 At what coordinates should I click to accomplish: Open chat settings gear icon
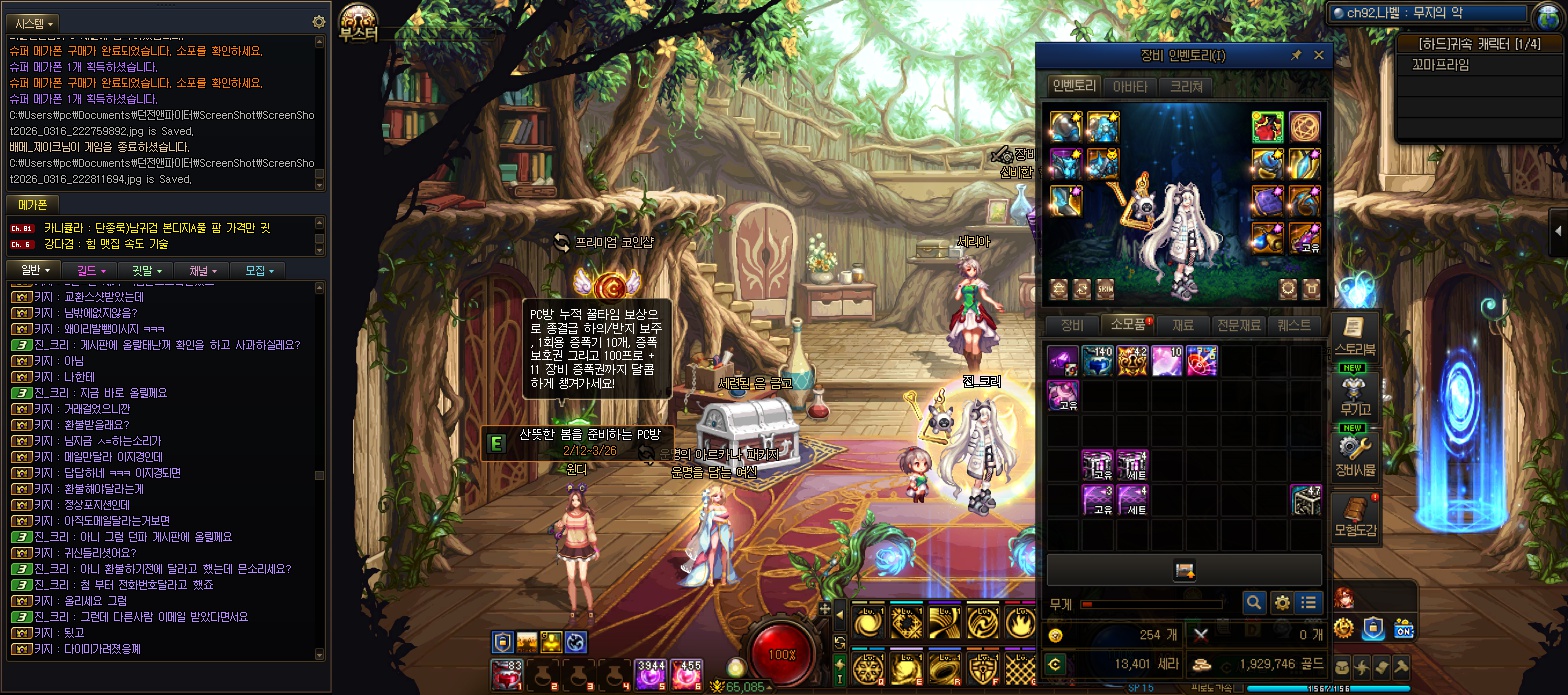(319, 22)
